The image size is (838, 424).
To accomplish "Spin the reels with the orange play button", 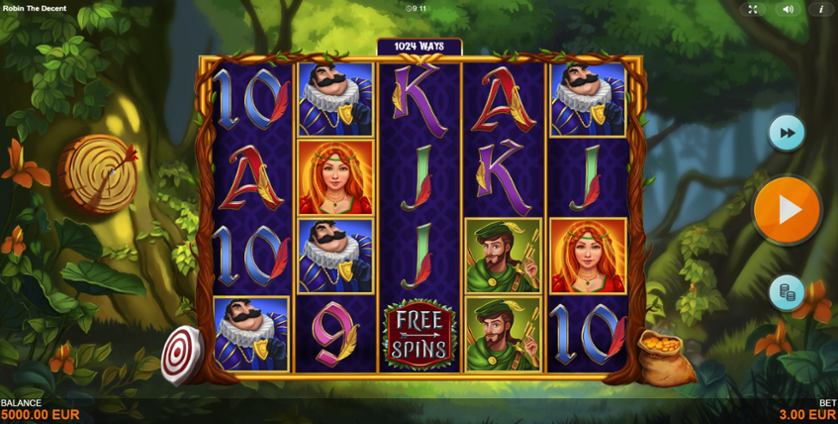I will coord(786,210).
